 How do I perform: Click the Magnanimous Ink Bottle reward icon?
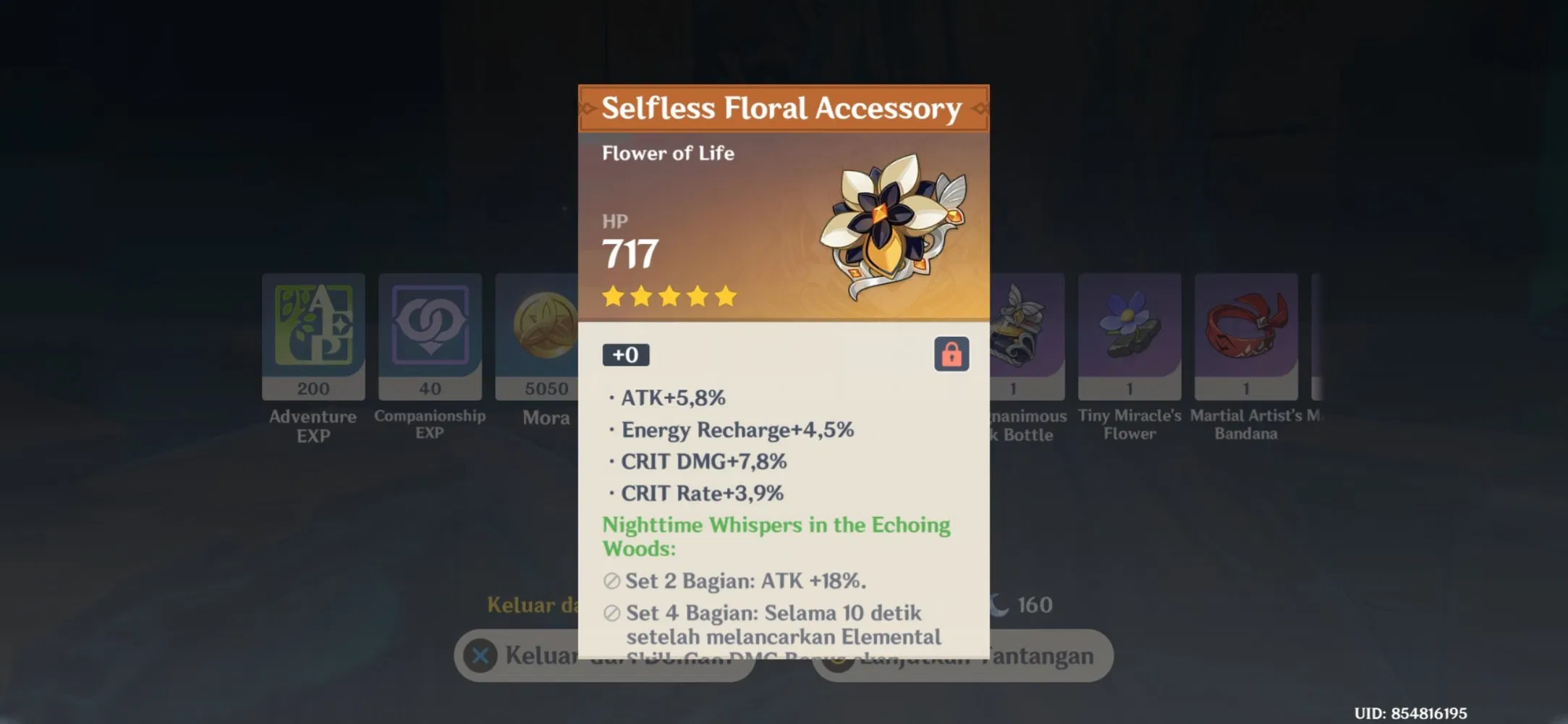(x=1020, y=333)
